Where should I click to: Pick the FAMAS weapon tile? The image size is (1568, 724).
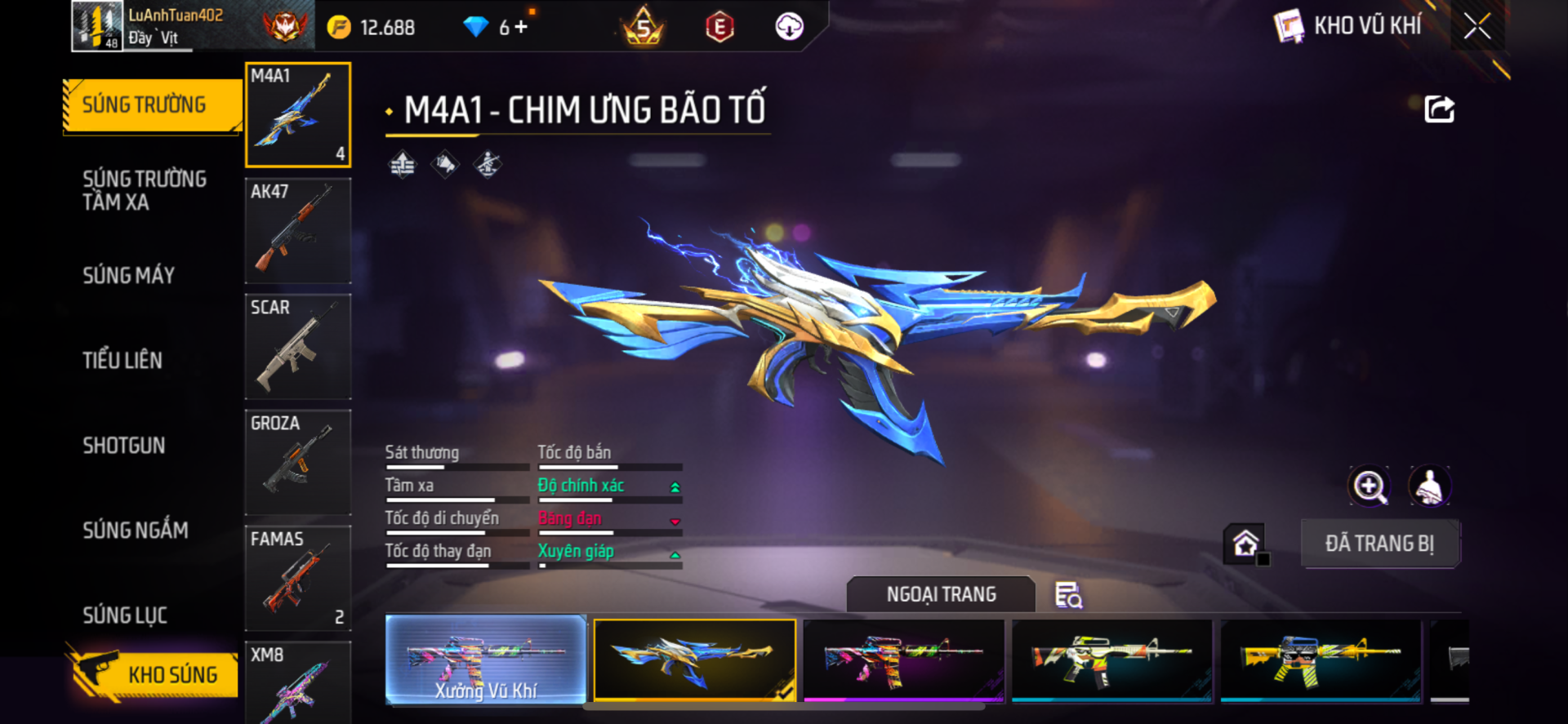coord(298,579)
